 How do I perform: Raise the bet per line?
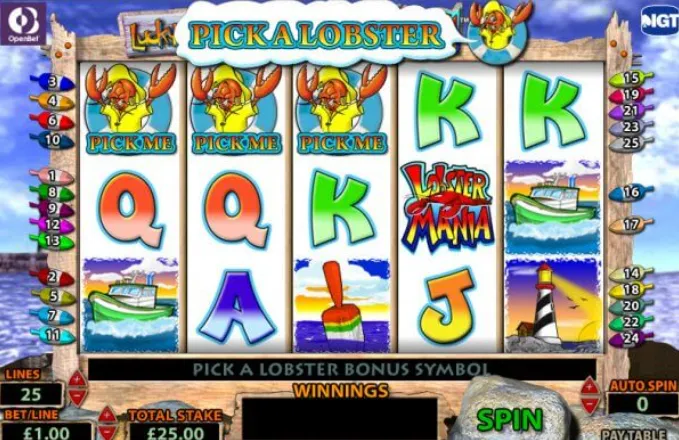point(106,413)
